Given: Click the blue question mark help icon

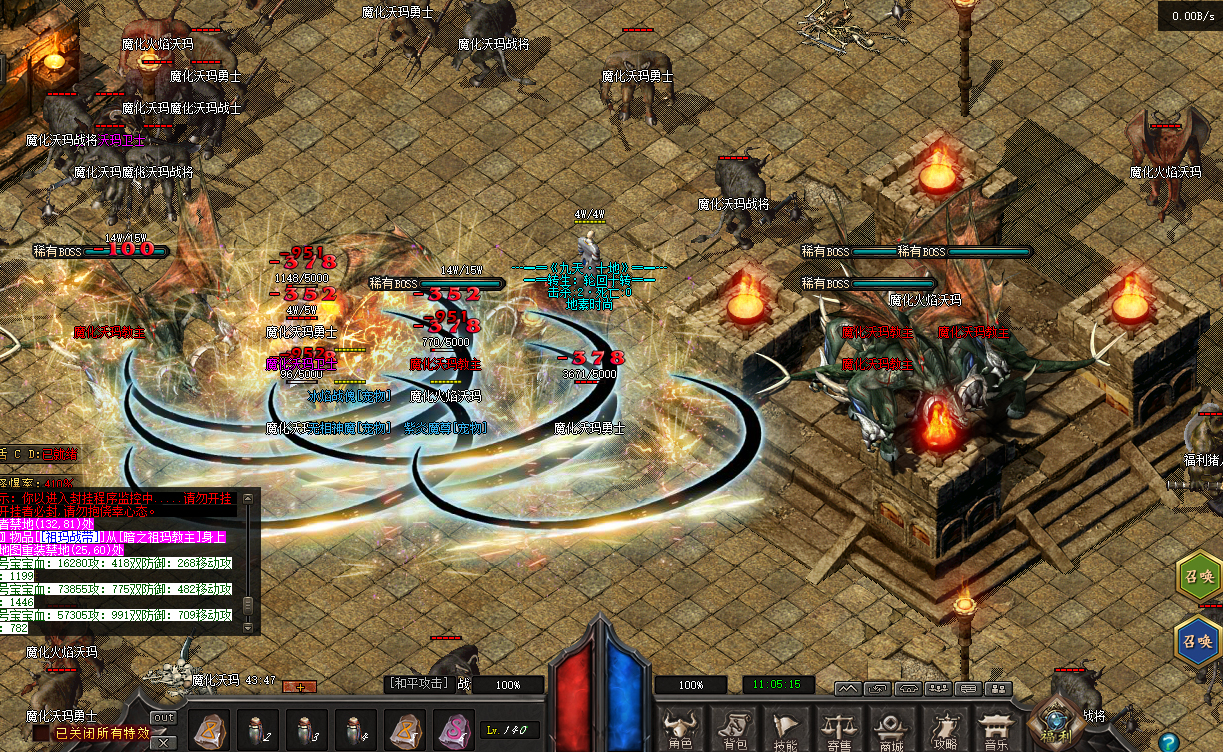Looking at the screenshot, I should tap(1167, 742).
